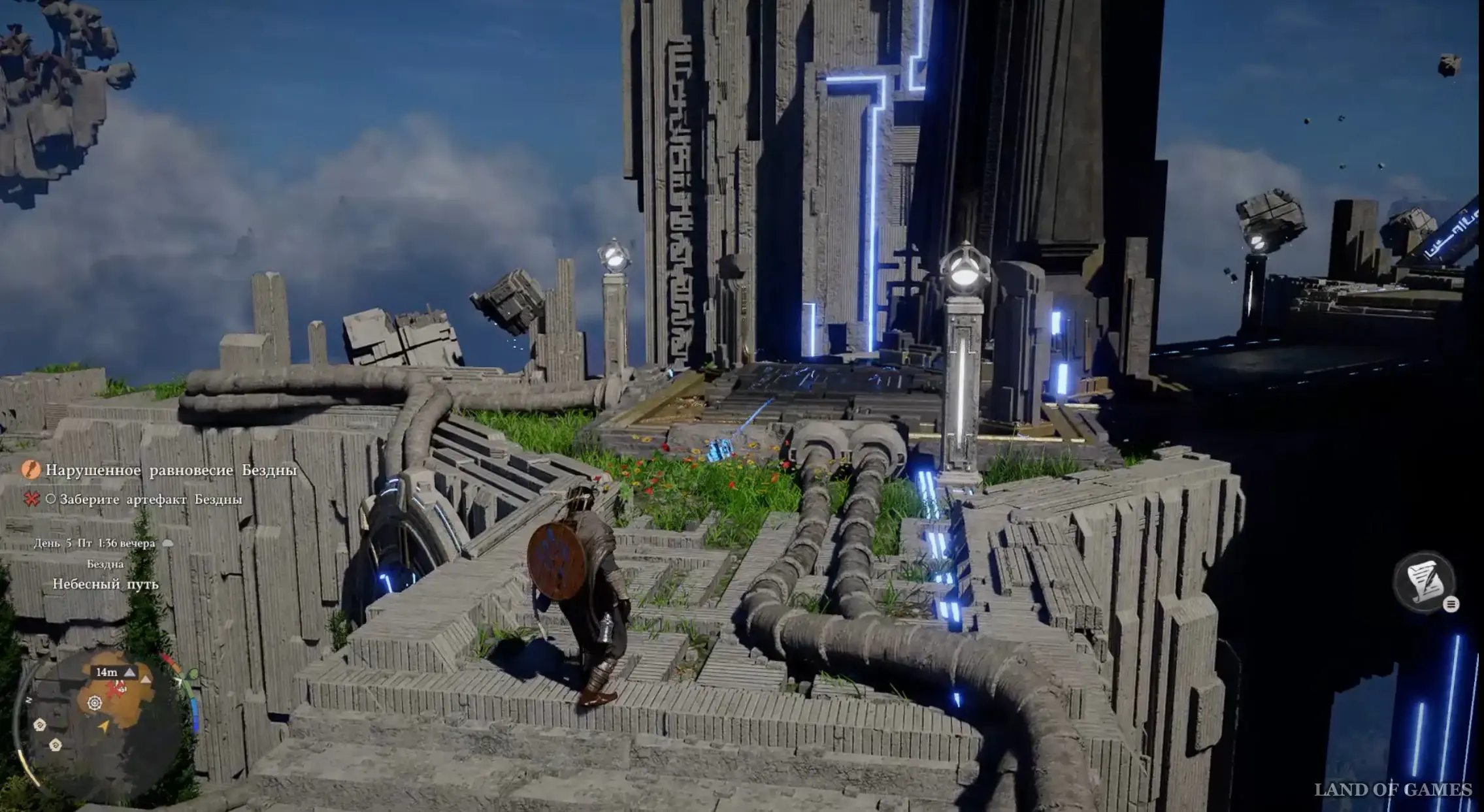This screenshot has width=1484, height=812.
Task: Click the red quest marker on minimap
Action: point(117,689)
